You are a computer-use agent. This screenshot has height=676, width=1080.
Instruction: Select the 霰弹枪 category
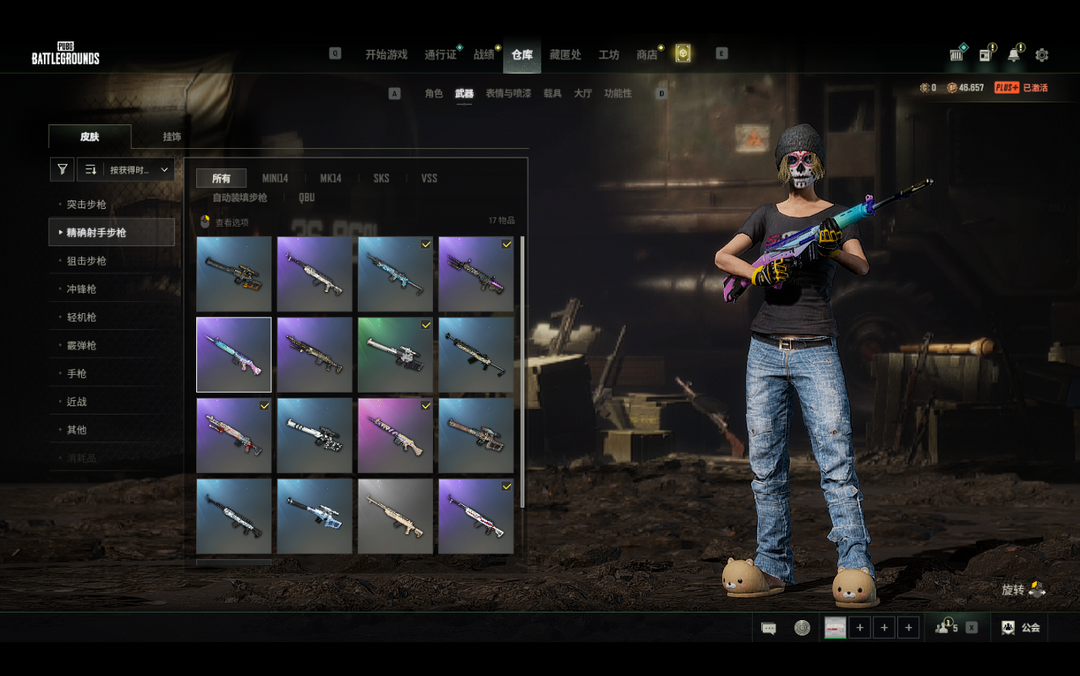[81, 345]
